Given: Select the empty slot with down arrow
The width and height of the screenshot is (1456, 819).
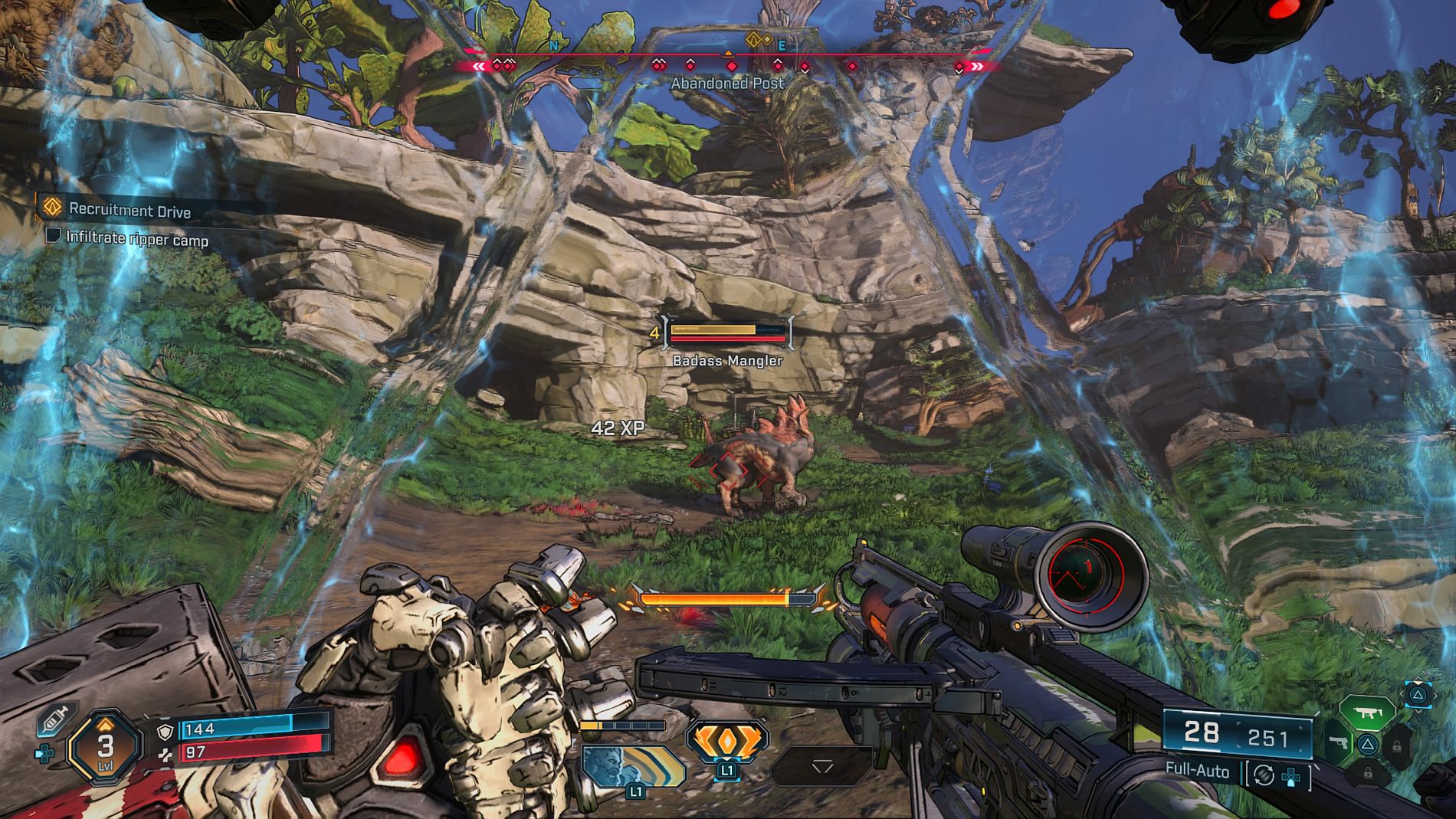Looking at the screenshot, I should point(821,766).
